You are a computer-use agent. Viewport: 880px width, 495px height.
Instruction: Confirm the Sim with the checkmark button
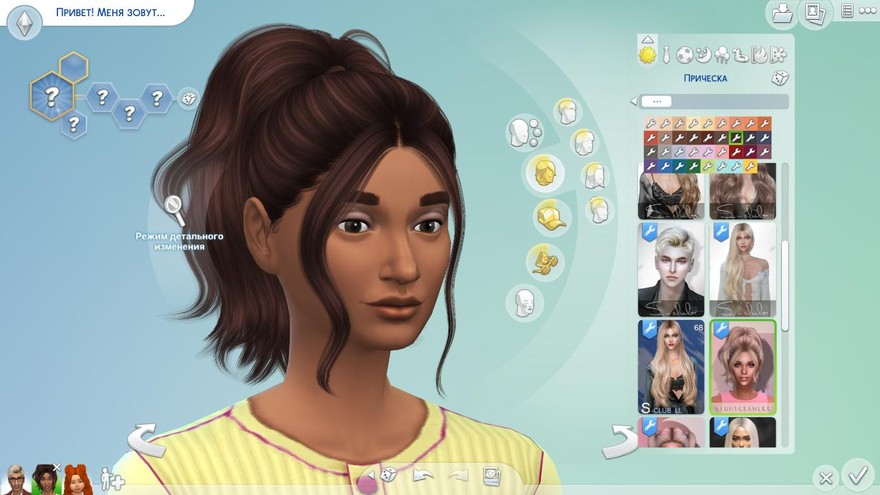pyautogui.click(x=857, y=472)
